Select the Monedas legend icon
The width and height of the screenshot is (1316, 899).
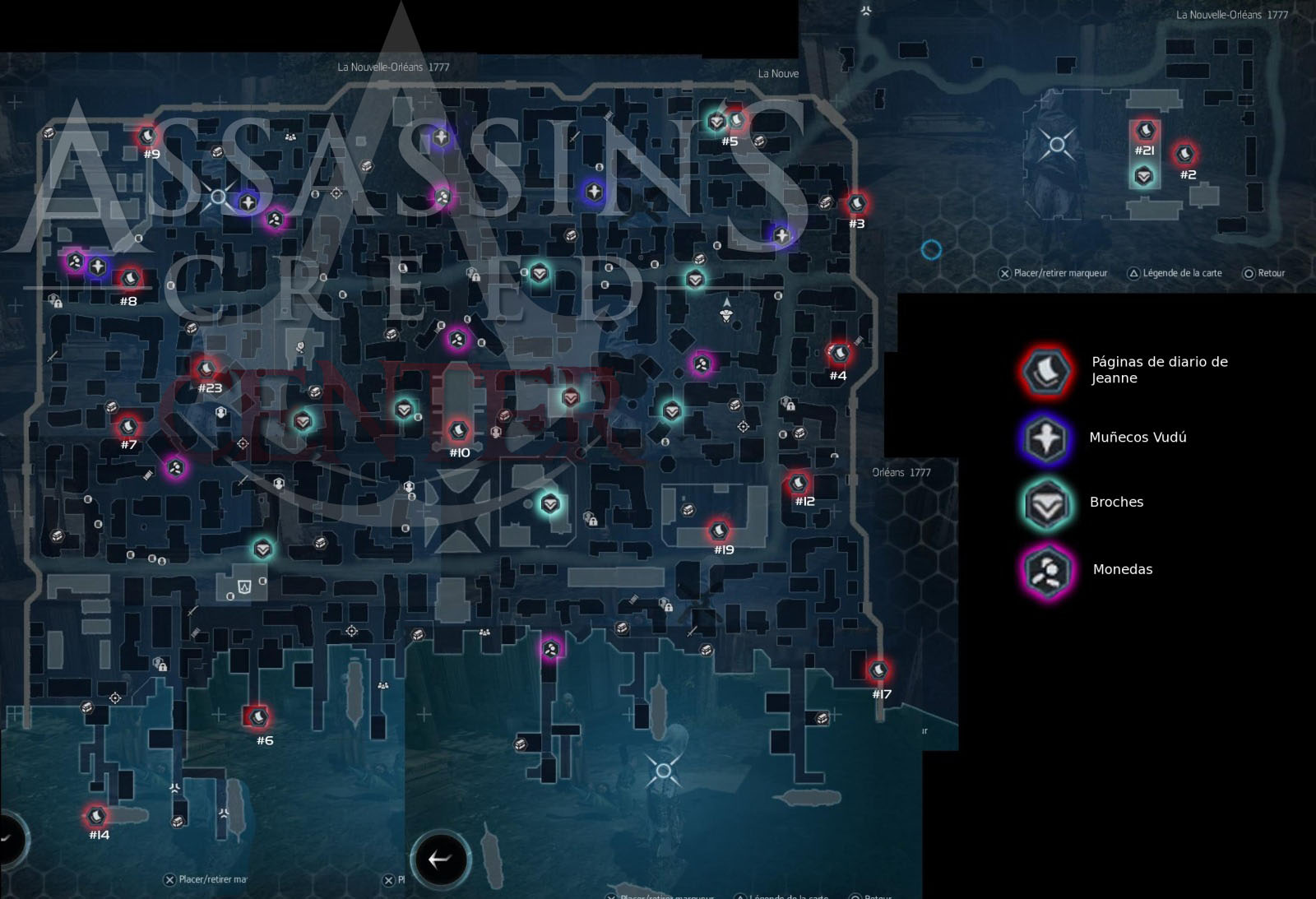(1045, 570)
